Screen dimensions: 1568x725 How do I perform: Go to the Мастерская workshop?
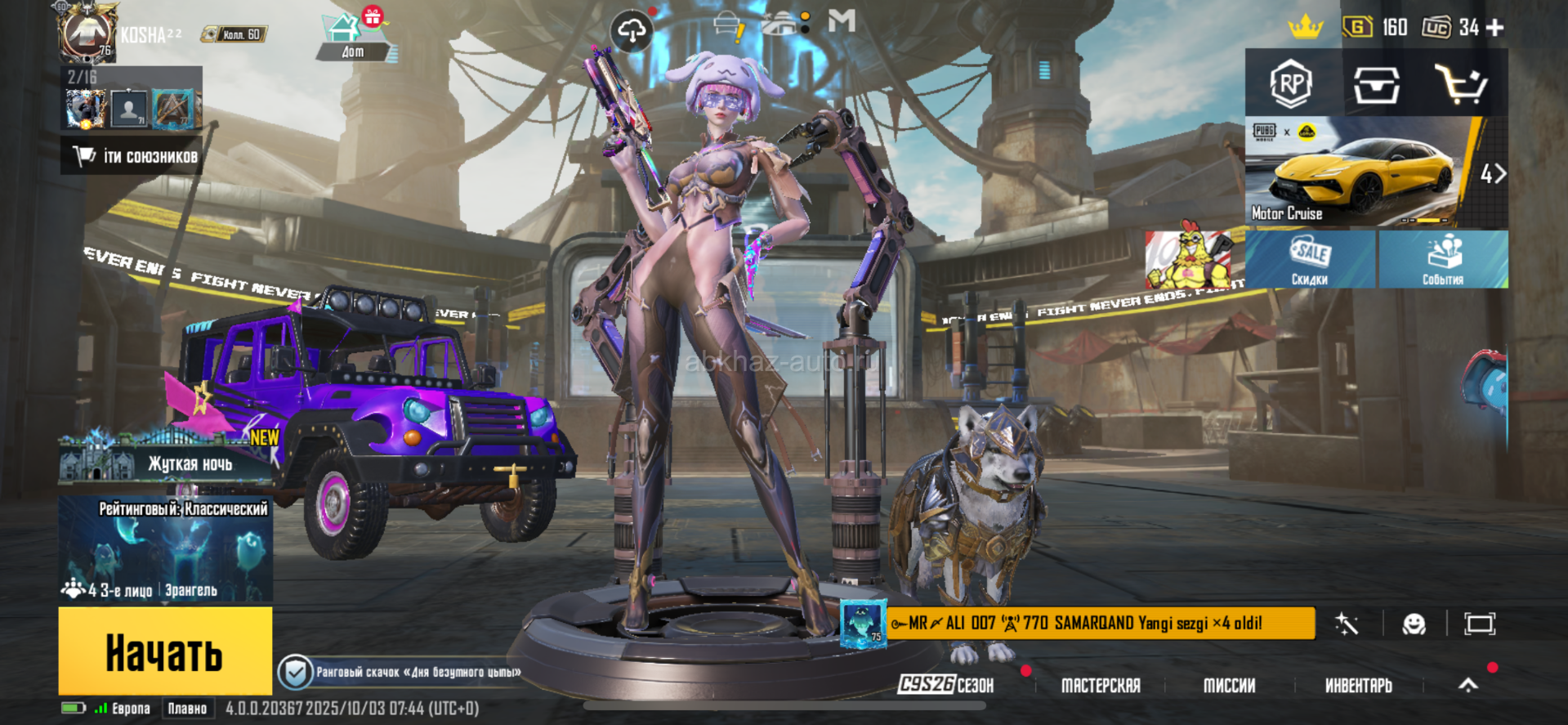[1101, 685]
